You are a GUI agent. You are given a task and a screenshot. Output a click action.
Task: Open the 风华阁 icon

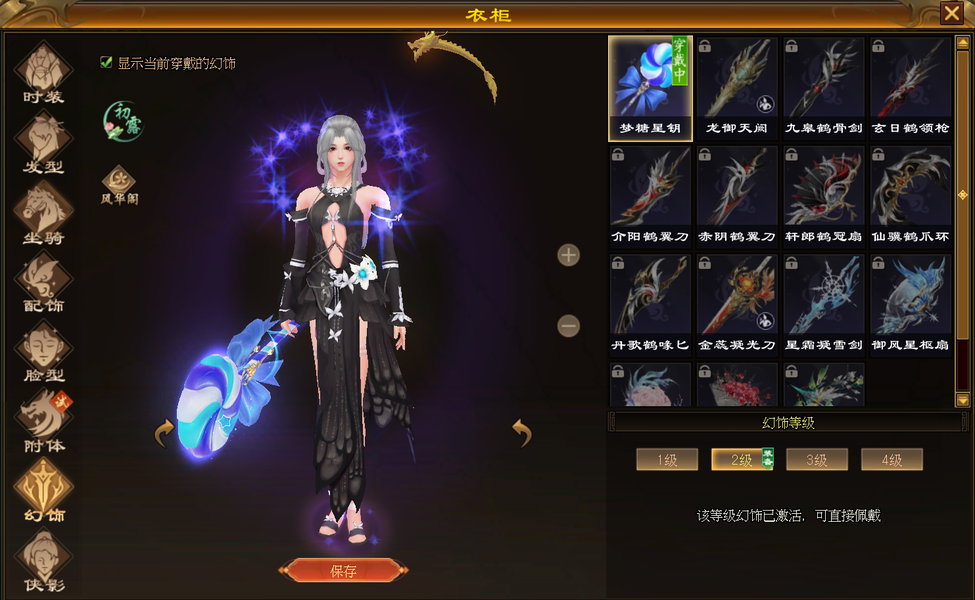(x=119, y=185)
